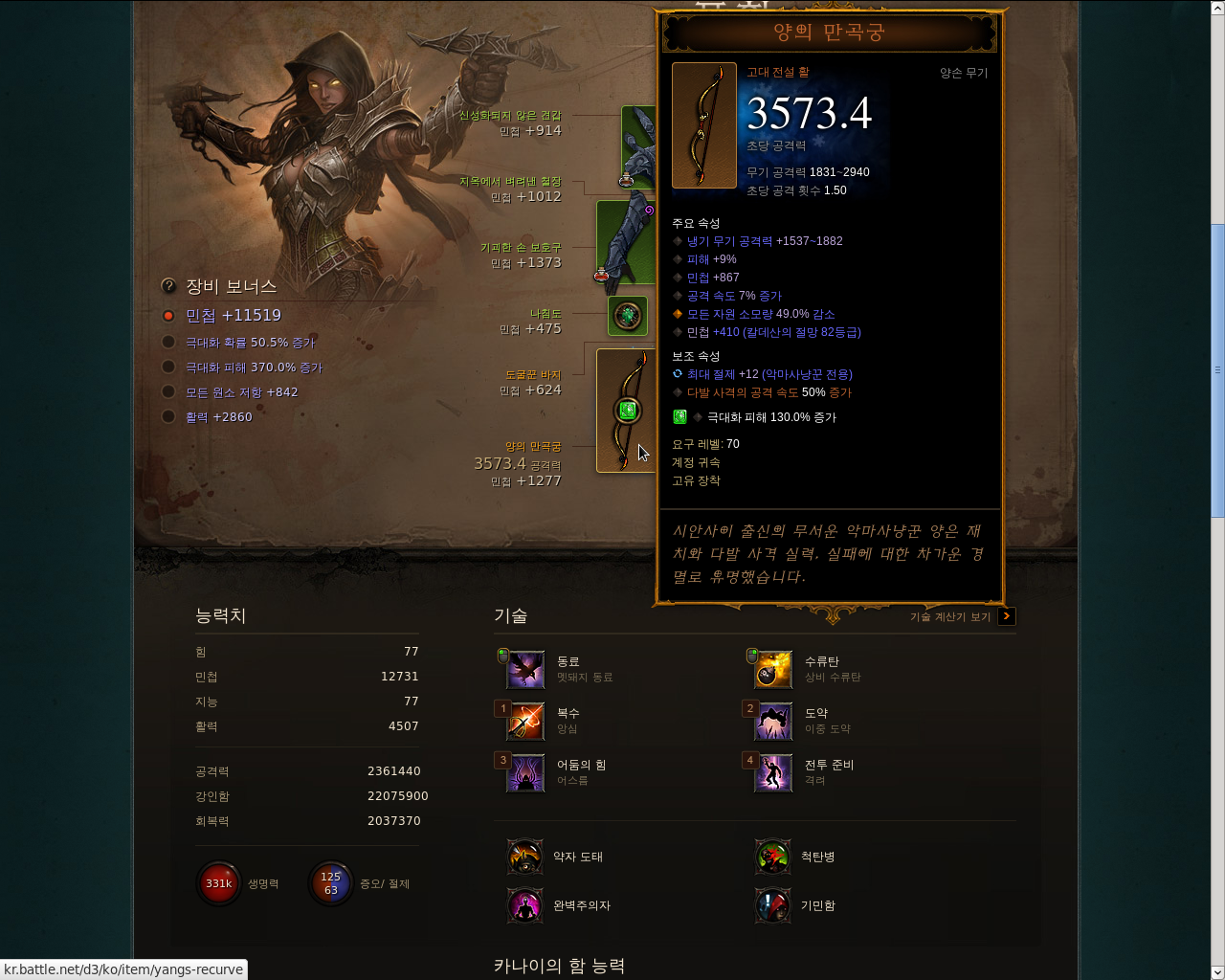Screen dimensions: 1225x980
Task: Select the 도약 skill icon in slot 2
Action: coord(772,721)
